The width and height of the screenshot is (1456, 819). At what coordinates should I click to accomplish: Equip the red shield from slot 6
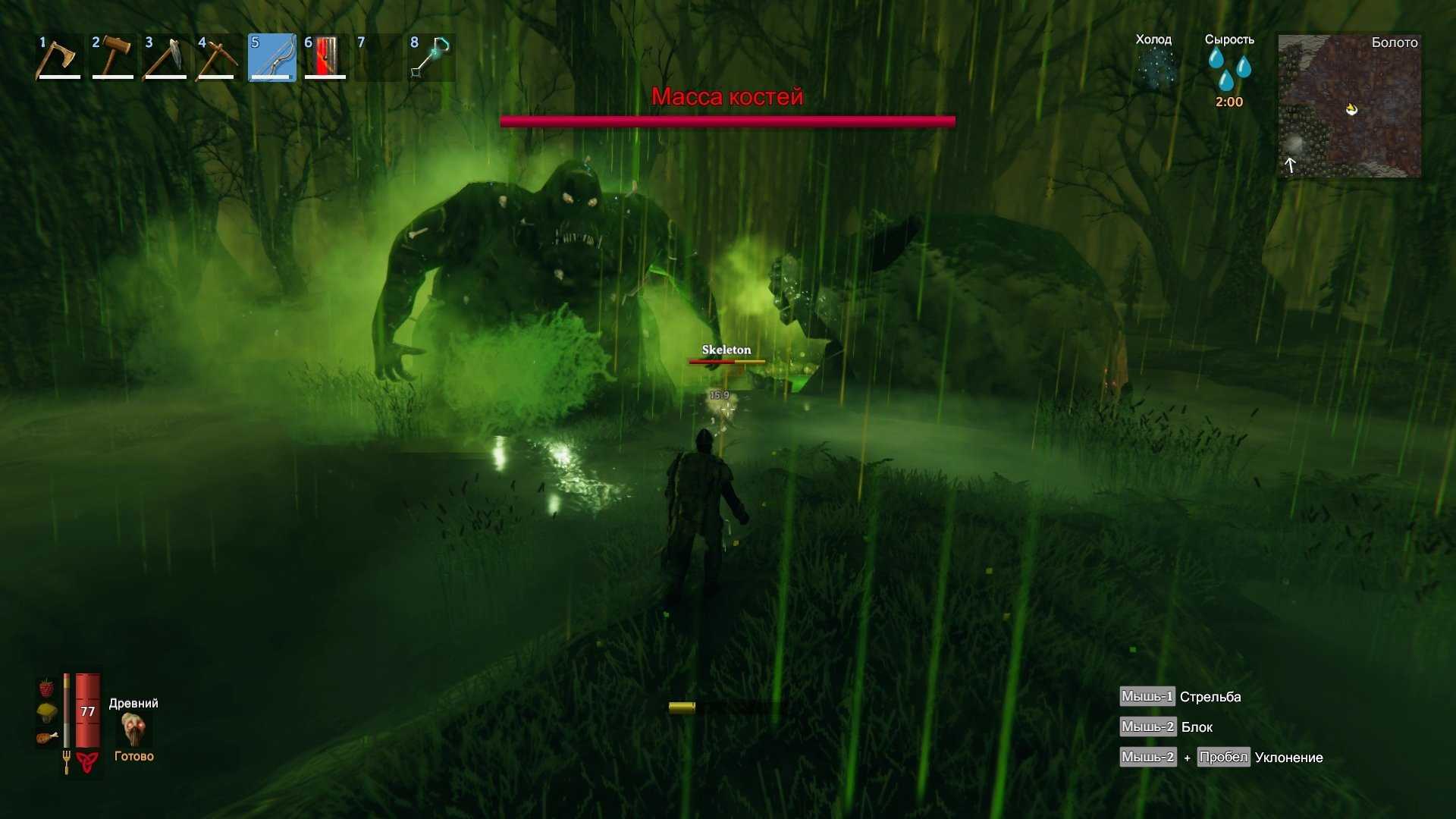coord(325,57)
